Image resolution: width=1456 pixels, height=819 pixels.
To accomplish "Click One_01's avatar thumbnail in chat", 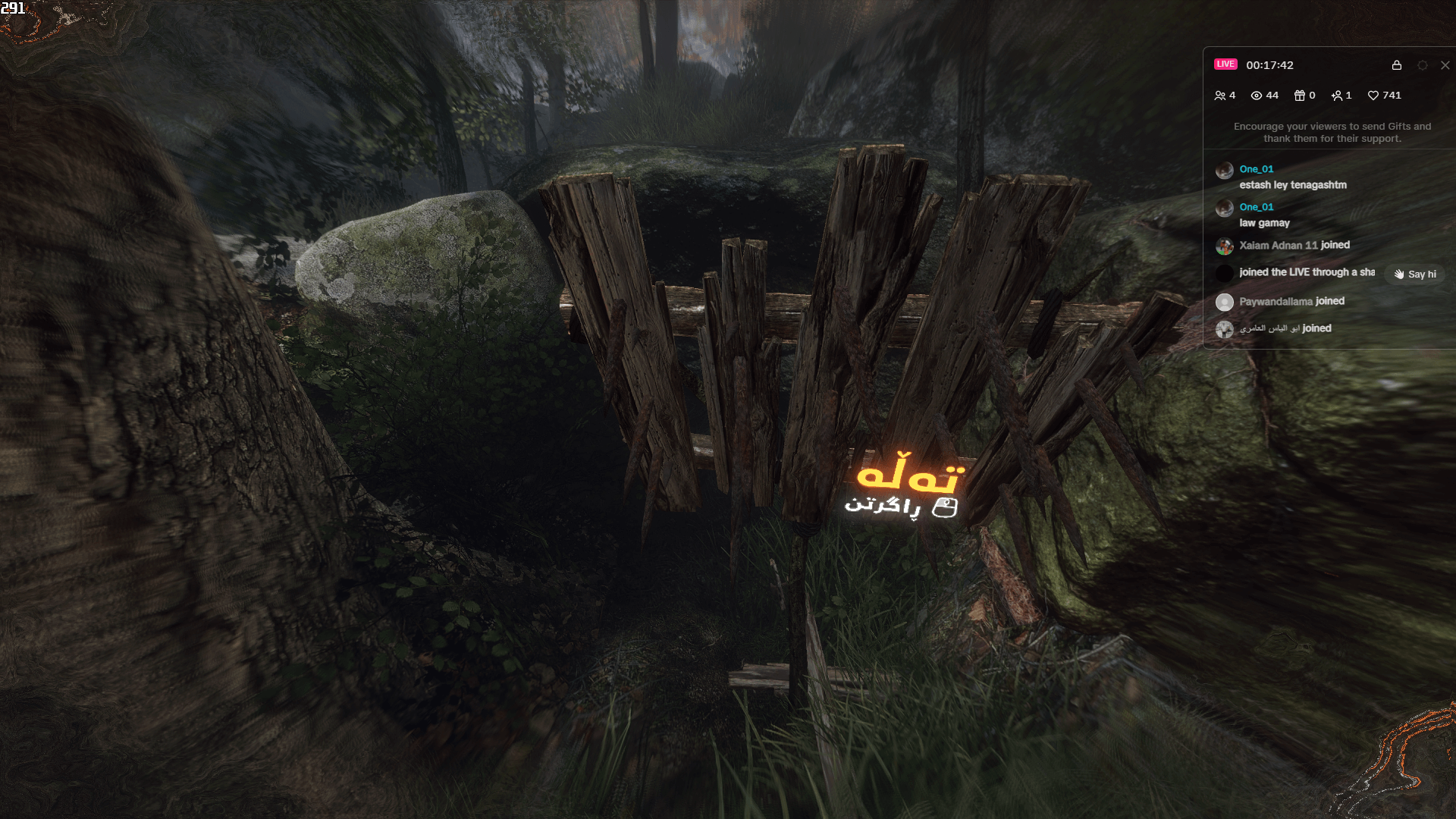I will coord(1224,170).
